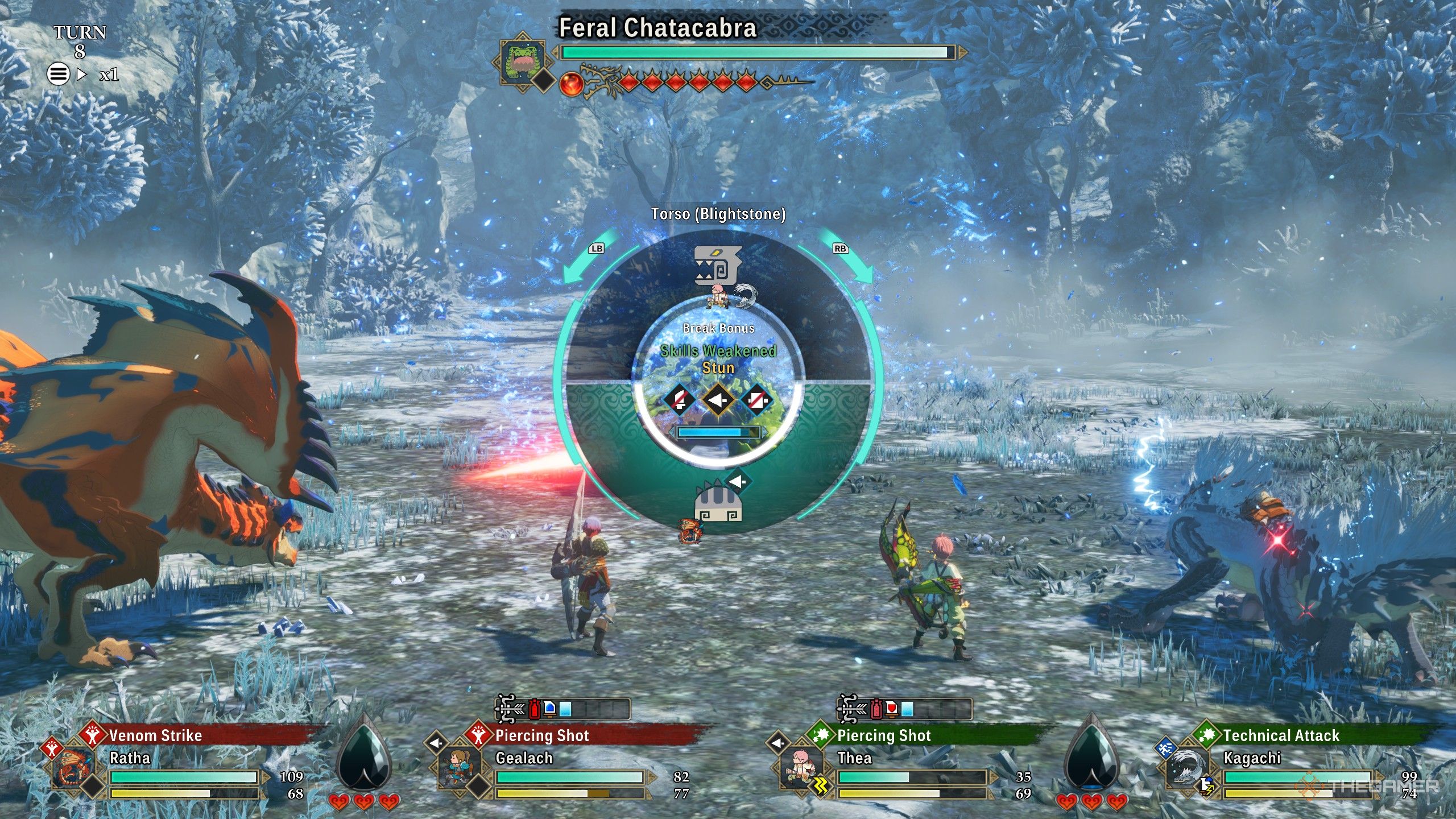Choose Kagachi's Technical Attack action
Image resolution: width=1456 pixels, height=819 pixels.
click(x=1281, y=736)
